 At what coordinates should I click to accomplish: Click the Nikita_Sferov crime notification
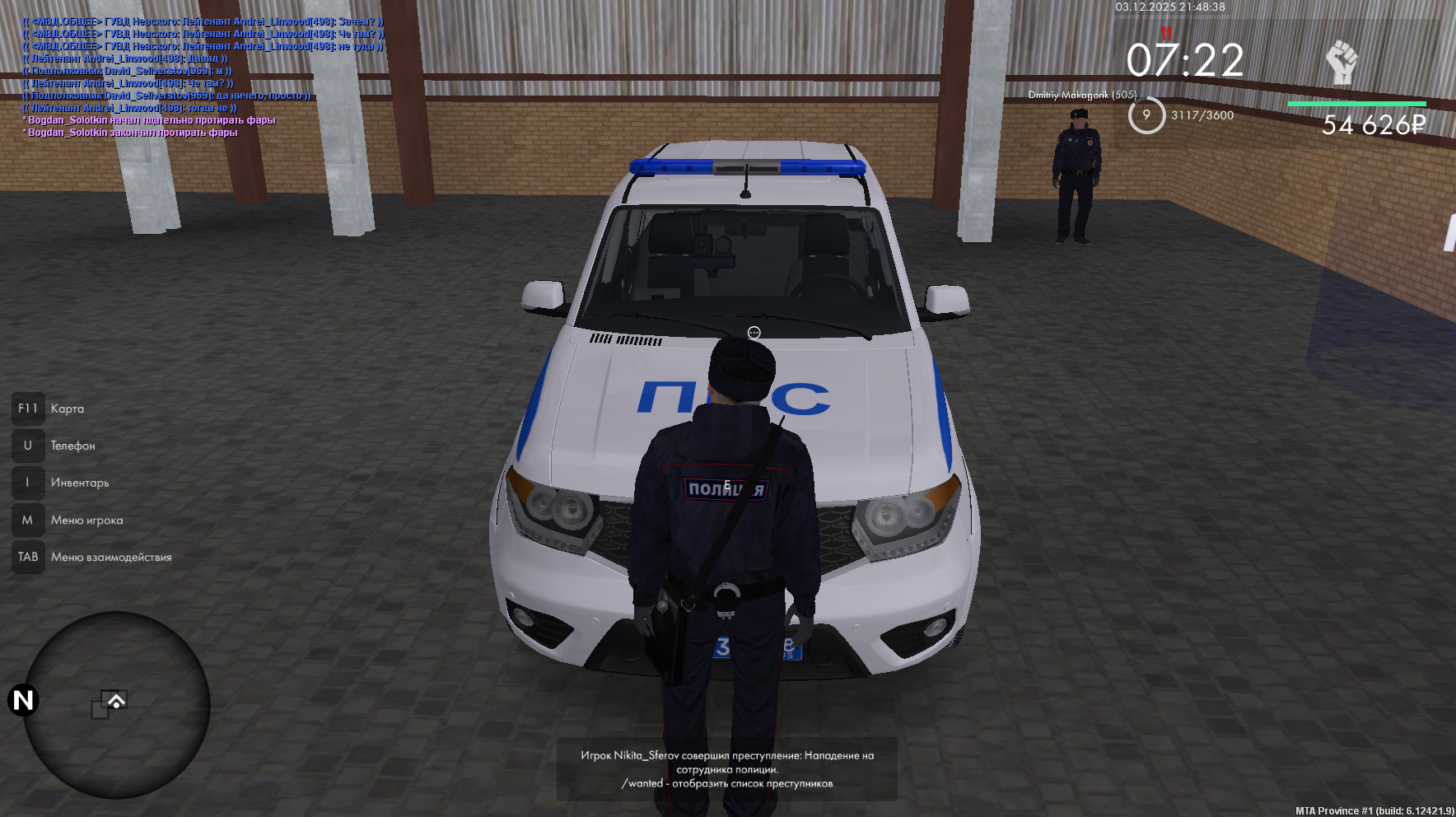coord(726,768)
